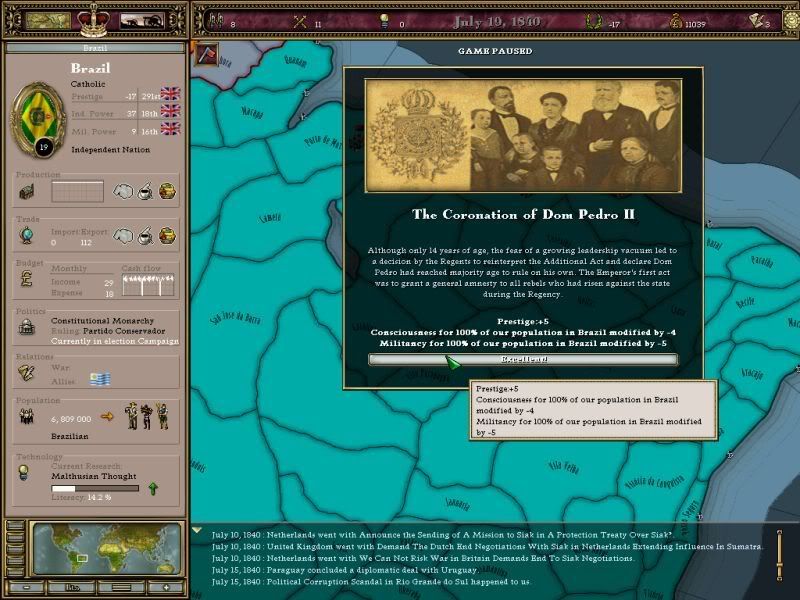
Task: Open the Relations diplomacy panel
Action: click(26, 371)
